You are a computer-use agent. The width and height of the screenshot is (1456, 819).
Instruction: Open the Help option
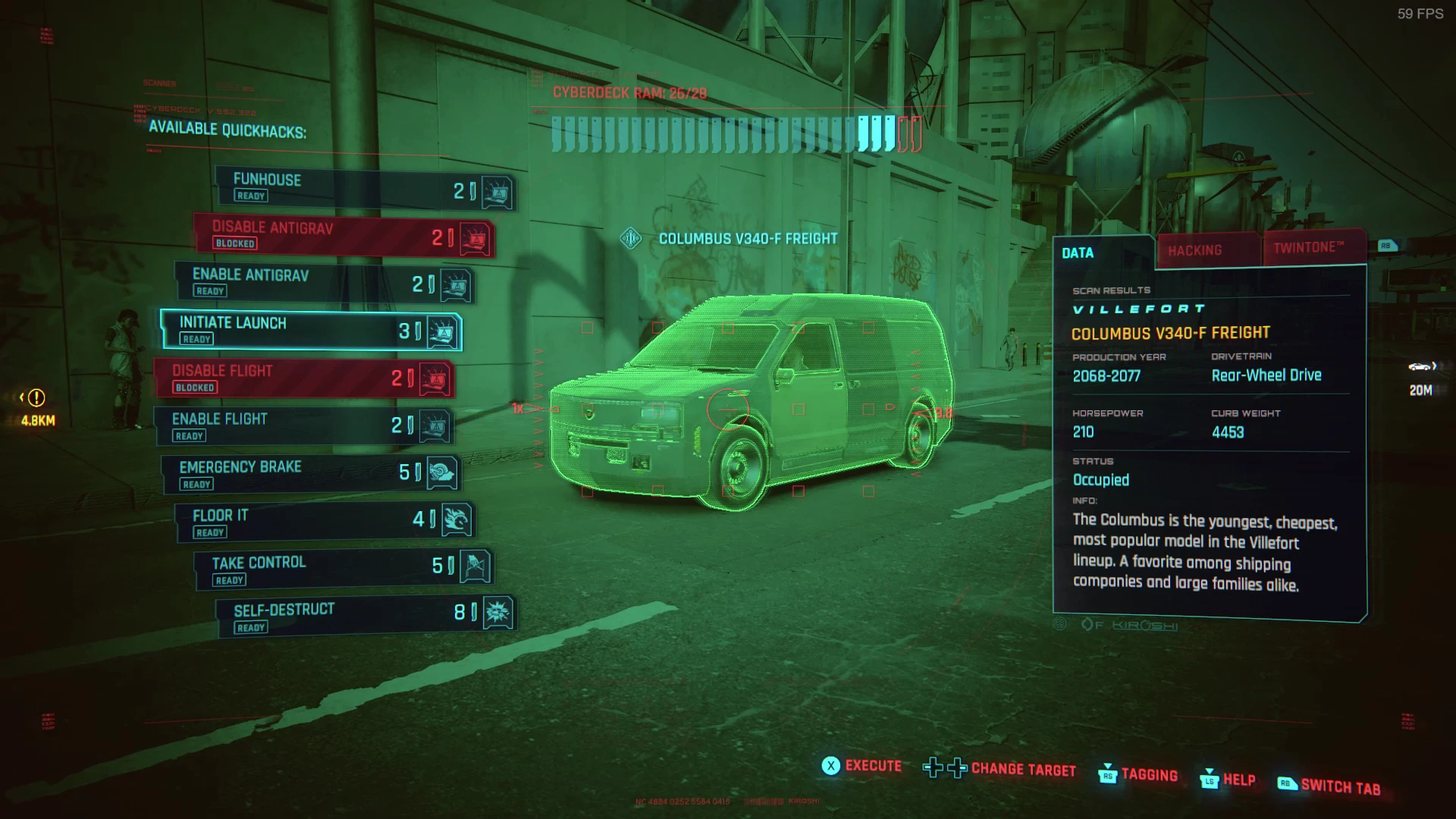point(1238,780)
